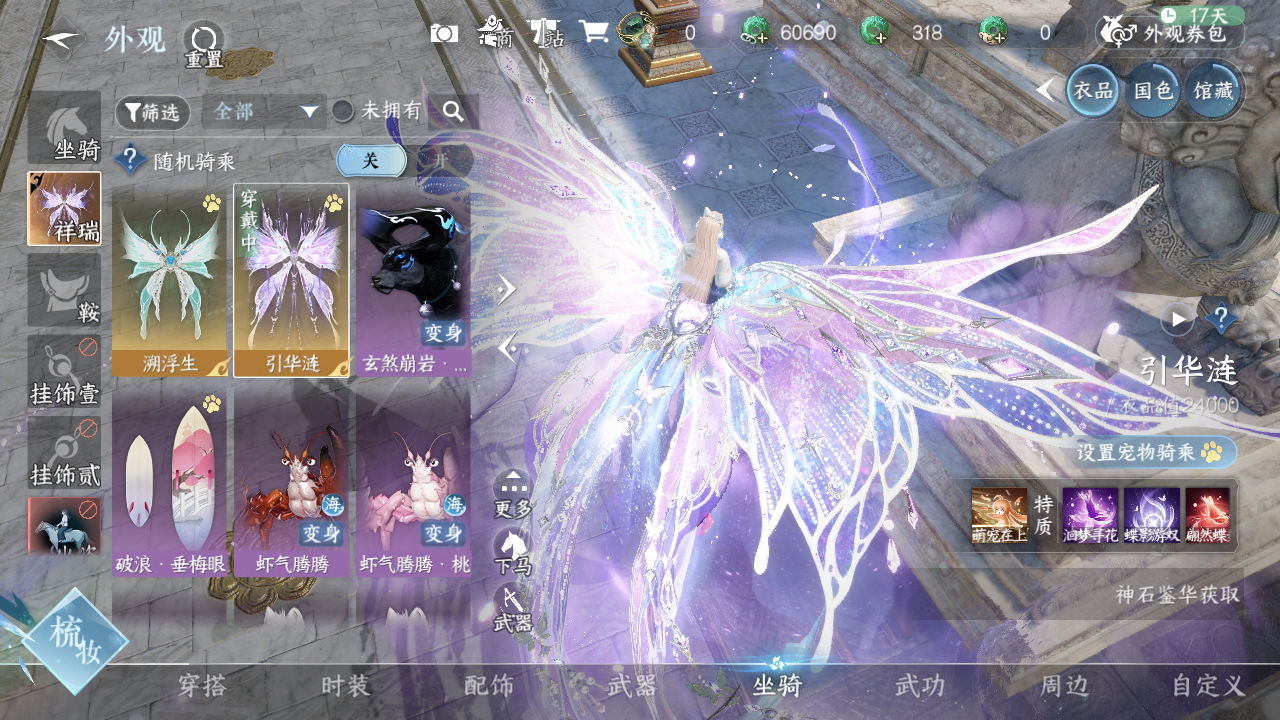Click the 重置 reset button
This screenshot has height=720, width=1280.
click(203, 45)
